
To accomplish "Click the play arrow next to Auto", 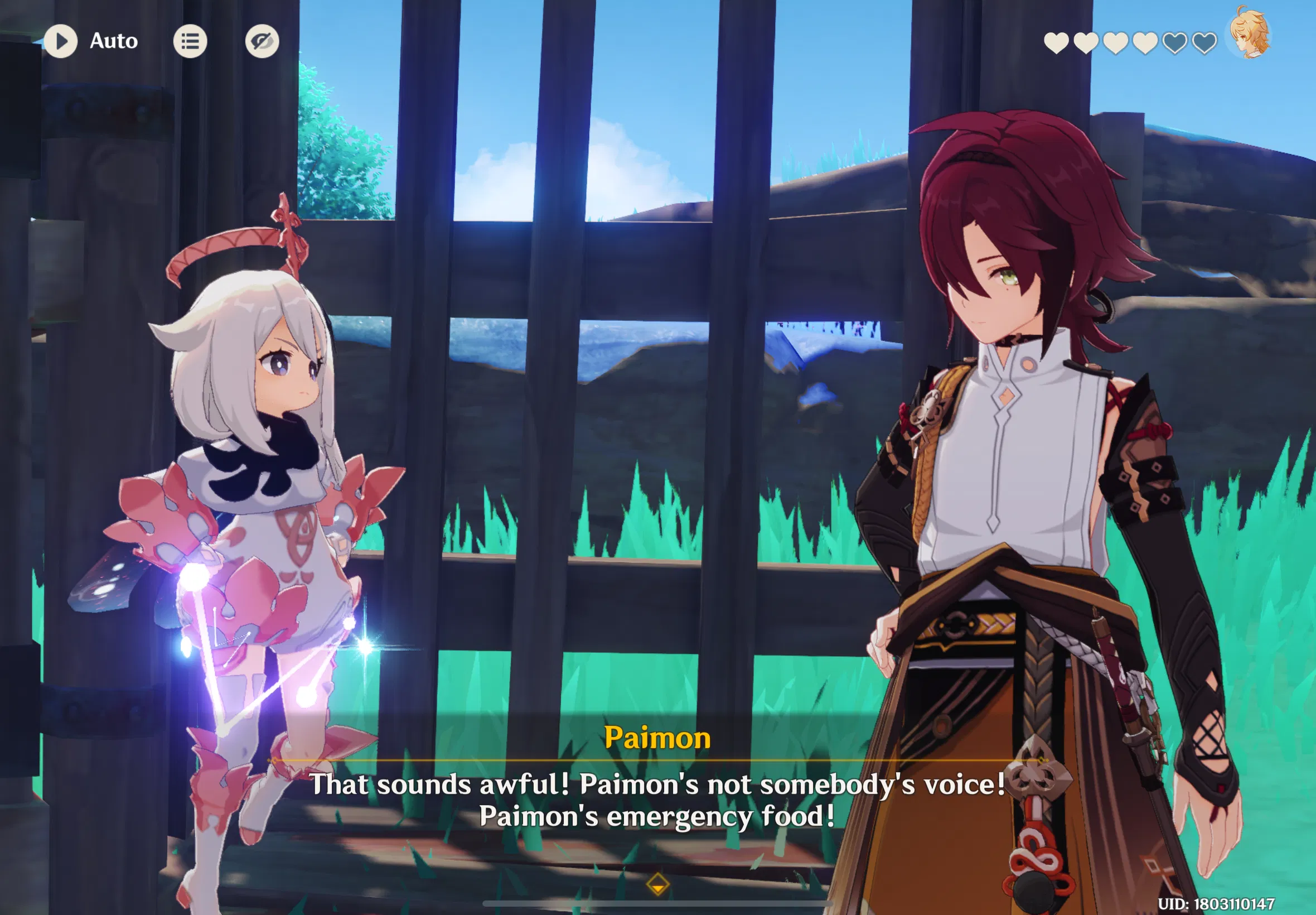I will pos(62,41).
